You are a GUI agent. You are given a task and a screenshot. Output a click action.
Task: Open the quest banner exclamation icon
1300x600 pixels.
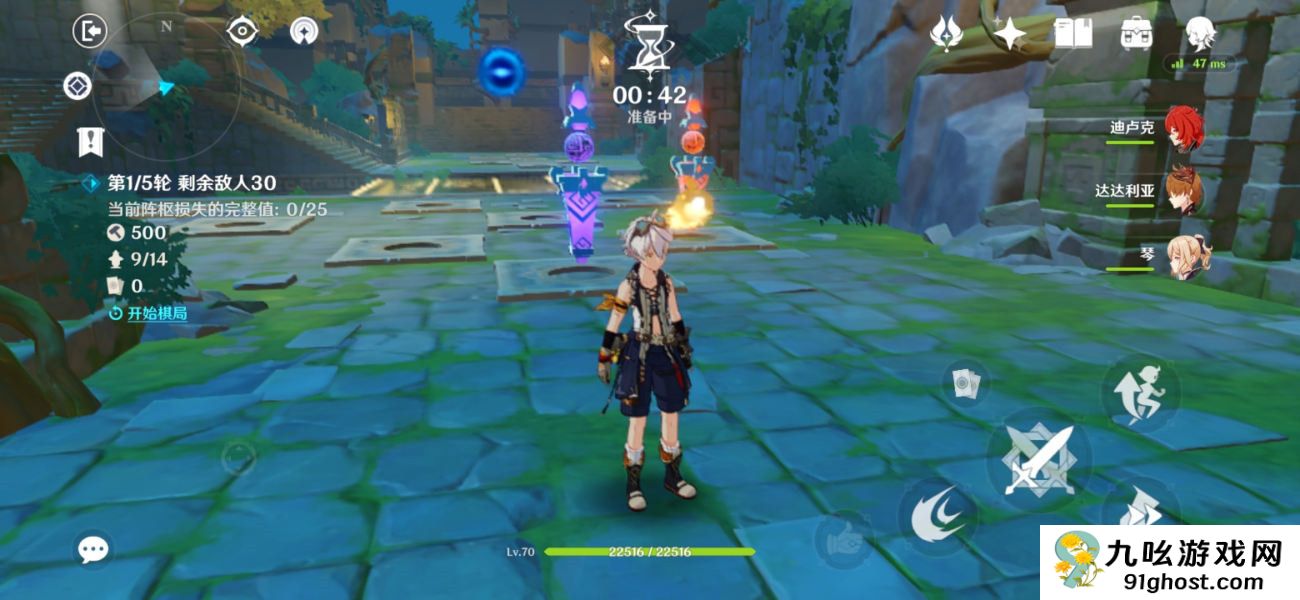[x=91, y=141]
